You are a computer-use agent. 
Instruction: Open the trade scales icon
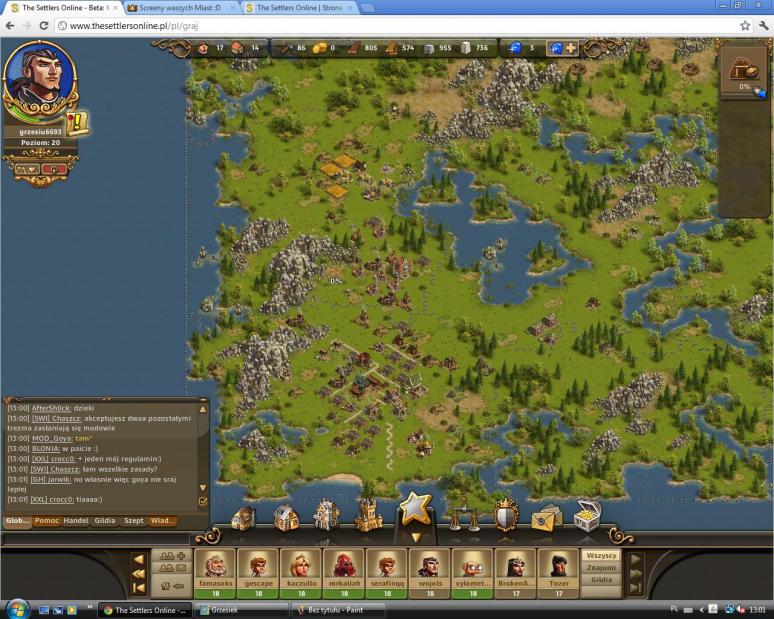(461, 515)
